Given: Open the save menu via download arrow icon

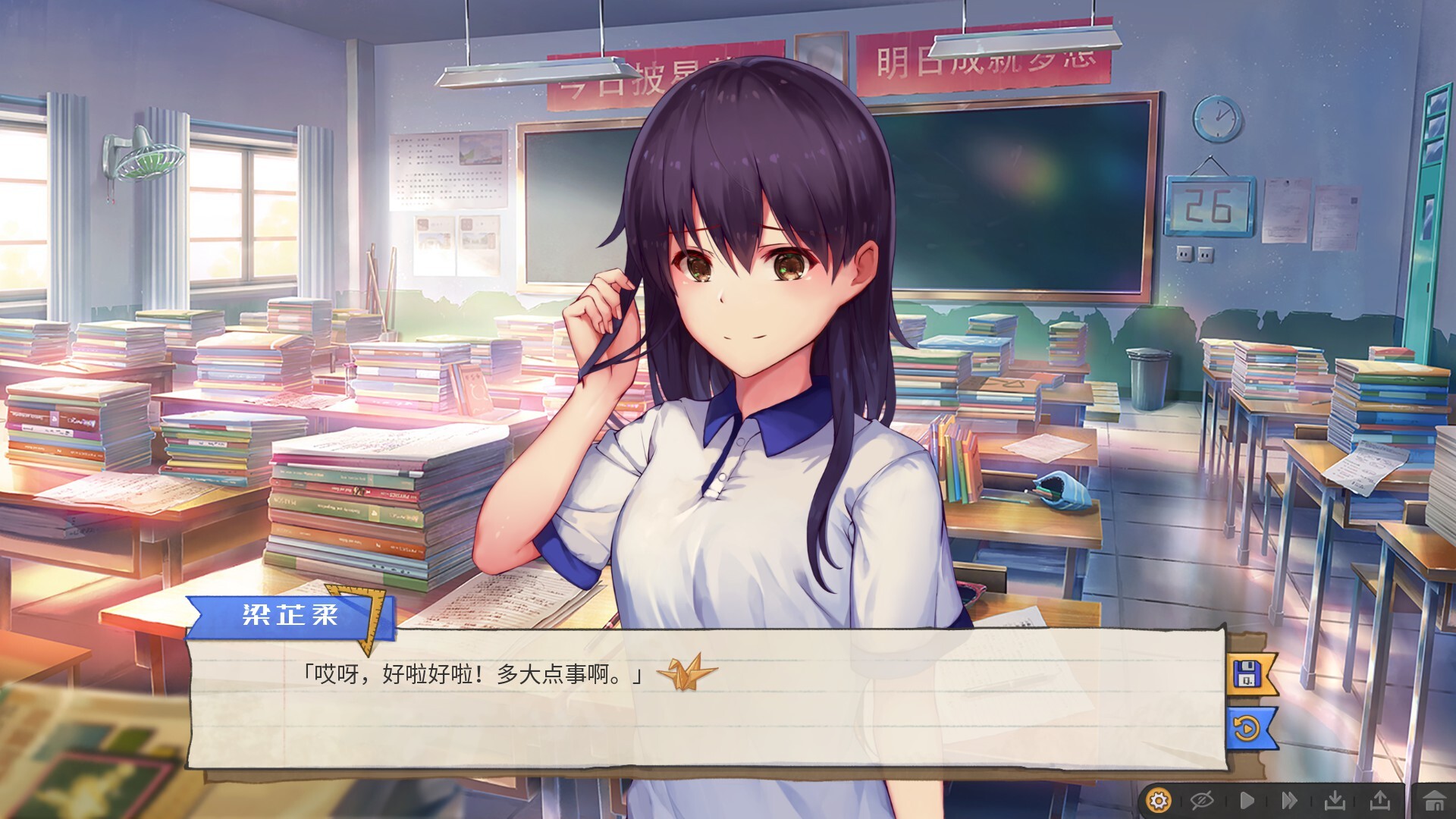Looking at the screenshot, I should tap(1335, 799).
